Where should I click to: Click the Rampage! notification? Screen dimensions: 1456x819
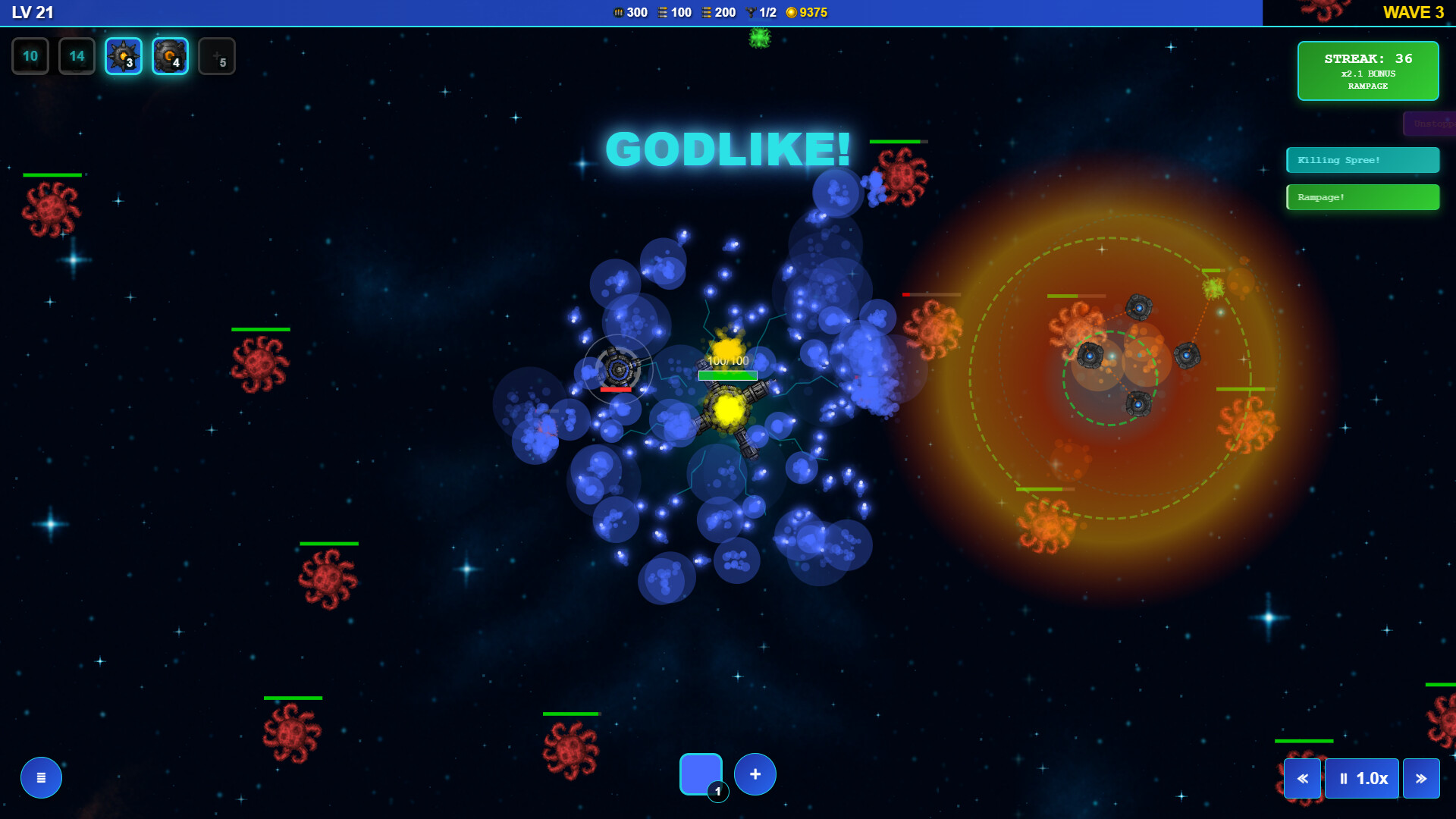(x=1362, y=196)
